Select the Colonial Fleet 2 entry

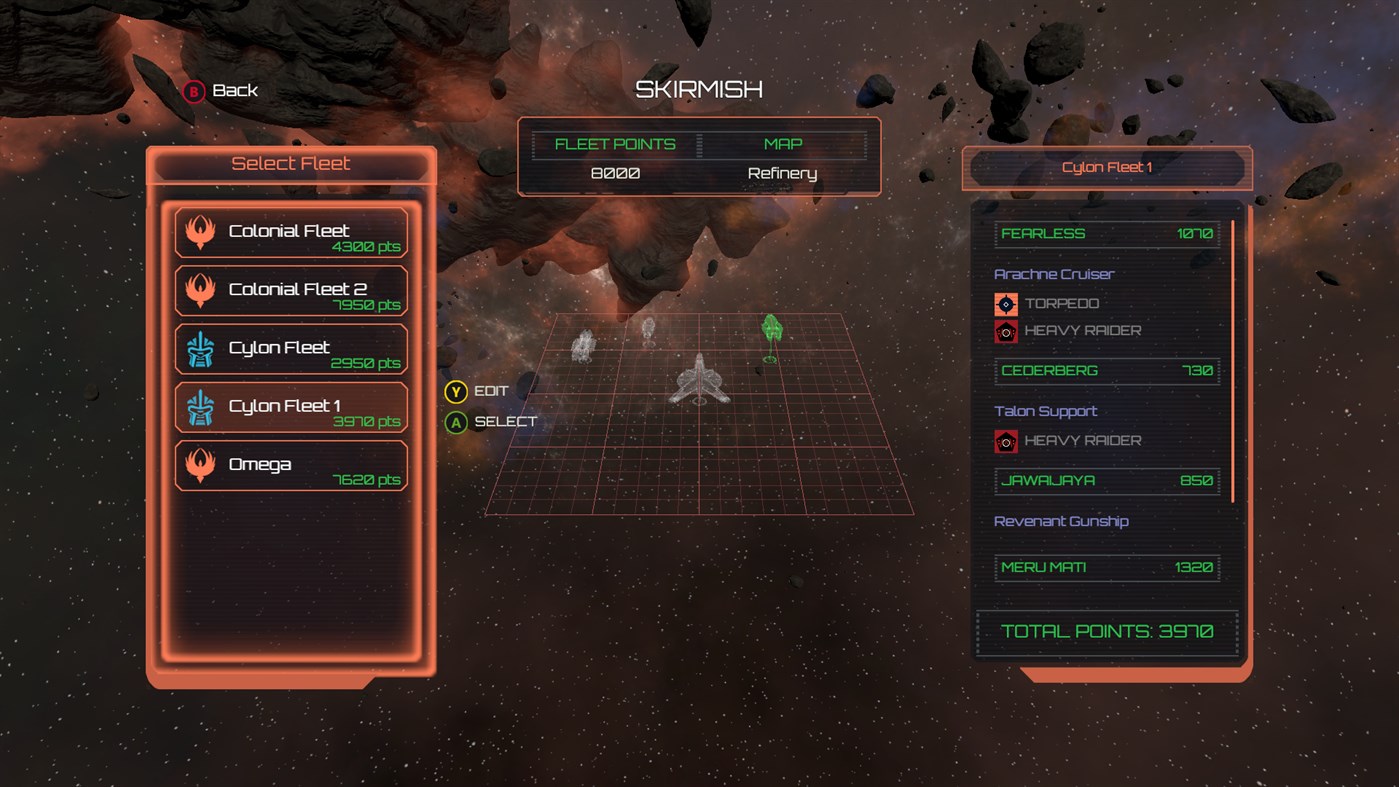291,290
